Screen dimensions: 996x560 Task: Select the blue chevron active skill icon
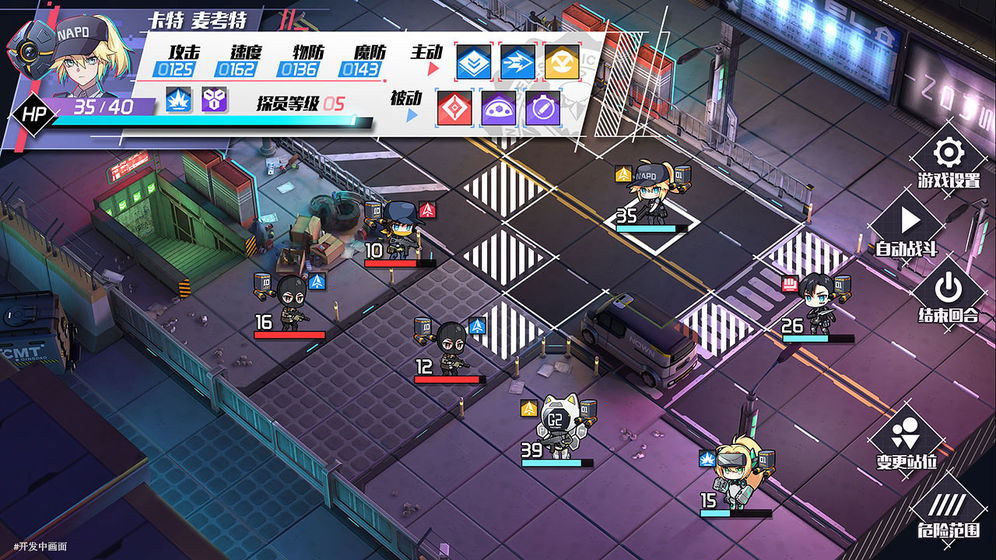click(x=474, y=62)
